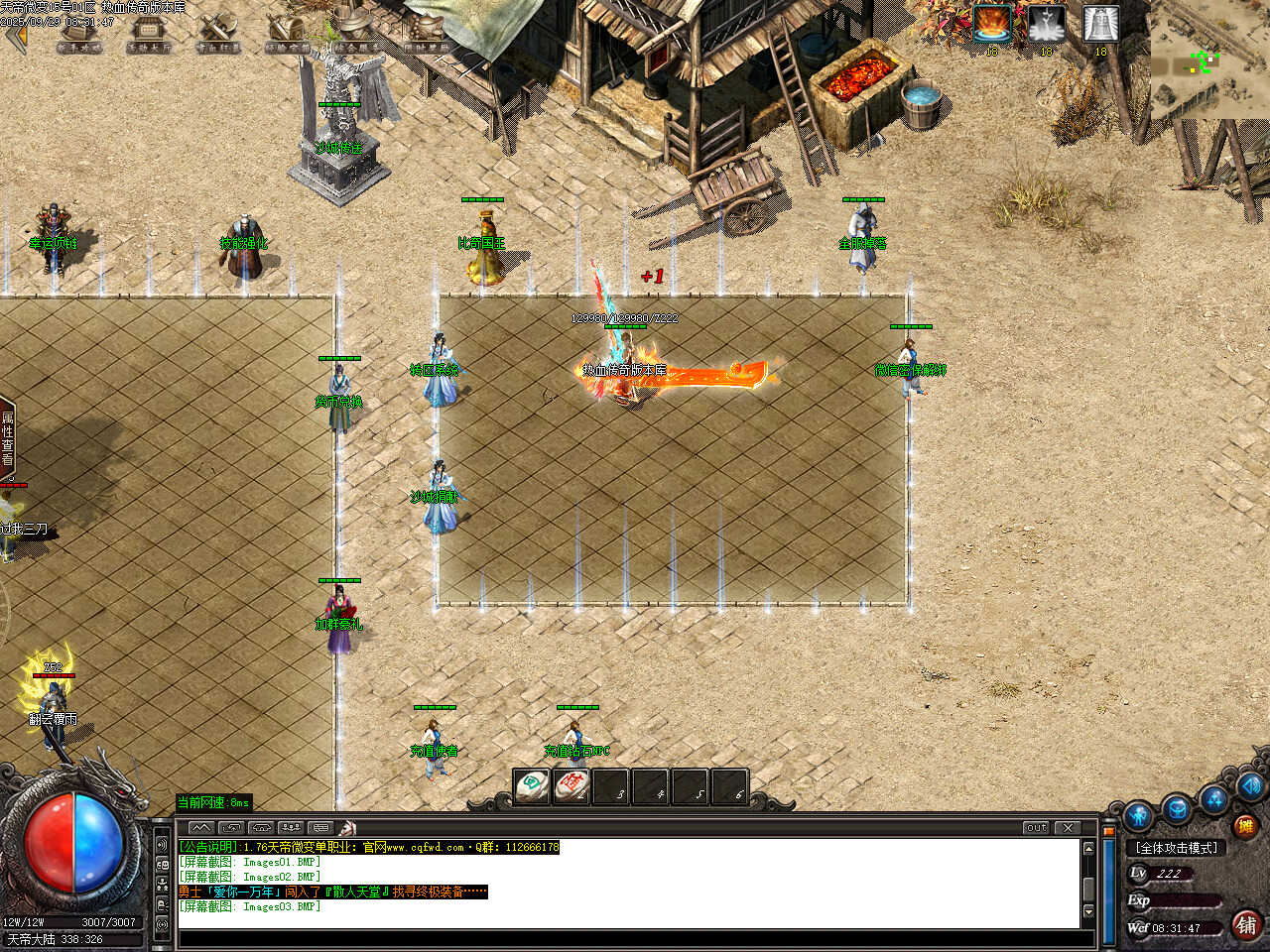Type in the chat input bar
Image resolution: width=1270 pixels, height=952 pixels.
click(x=625, y=938)
